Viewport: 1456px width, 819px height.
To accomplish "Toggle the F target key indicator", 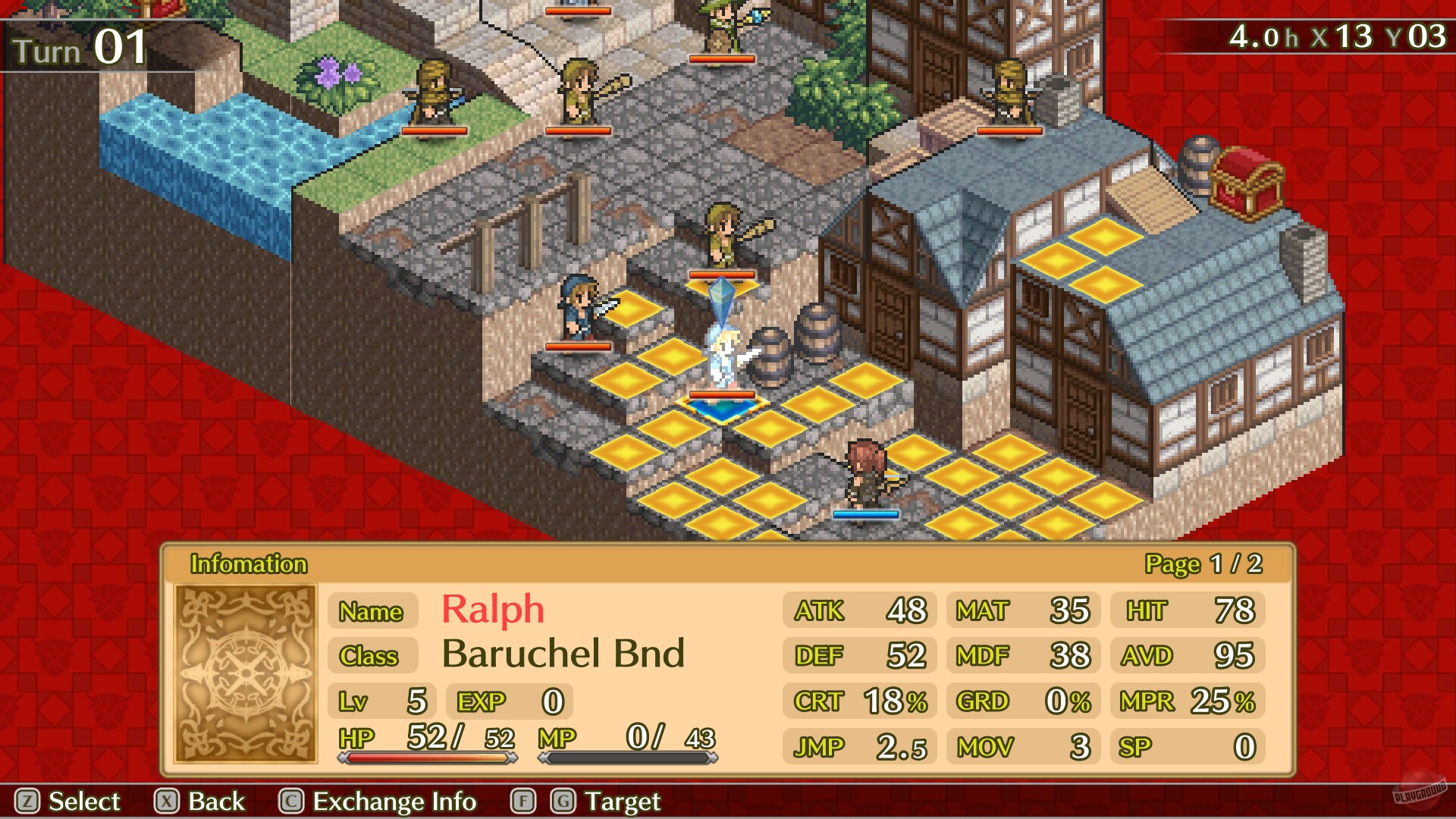I will (522, 802).
